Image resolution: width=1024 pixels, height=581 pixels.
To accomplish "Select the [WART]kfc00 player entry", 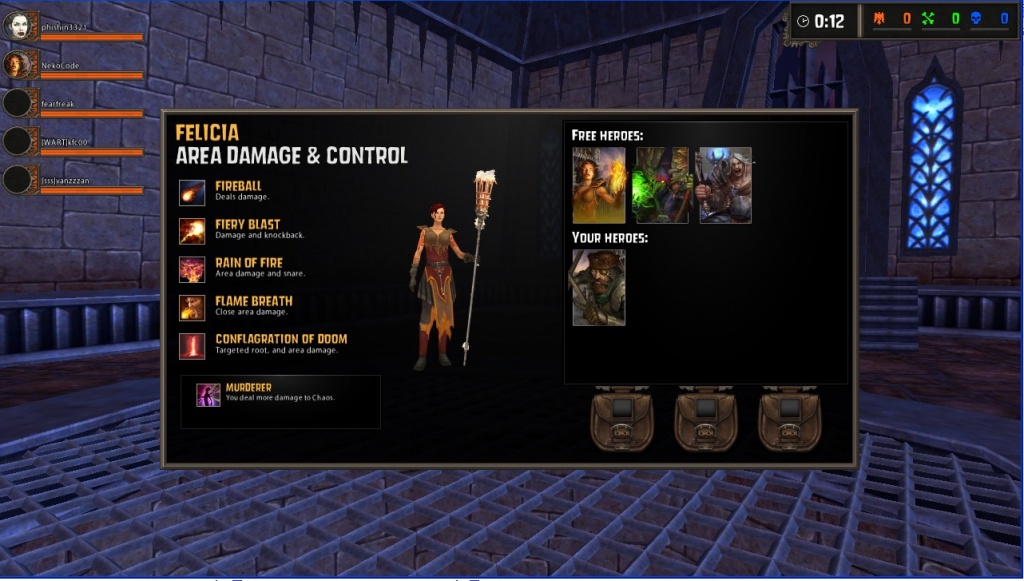I will (x=65, y=142).
